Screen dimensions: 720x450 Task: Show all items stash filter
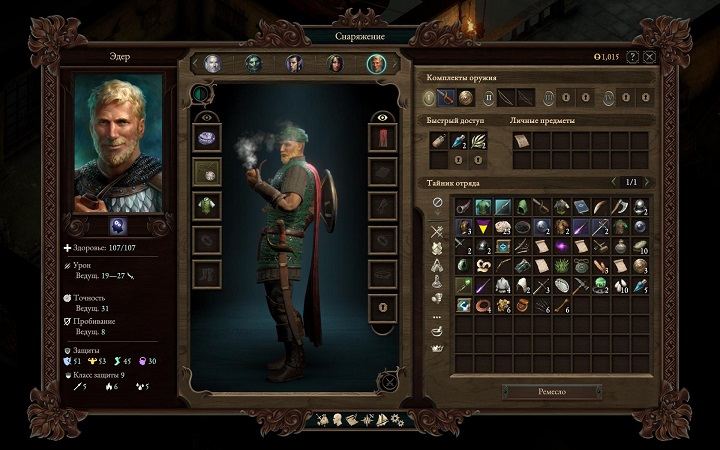pos(437,203)
